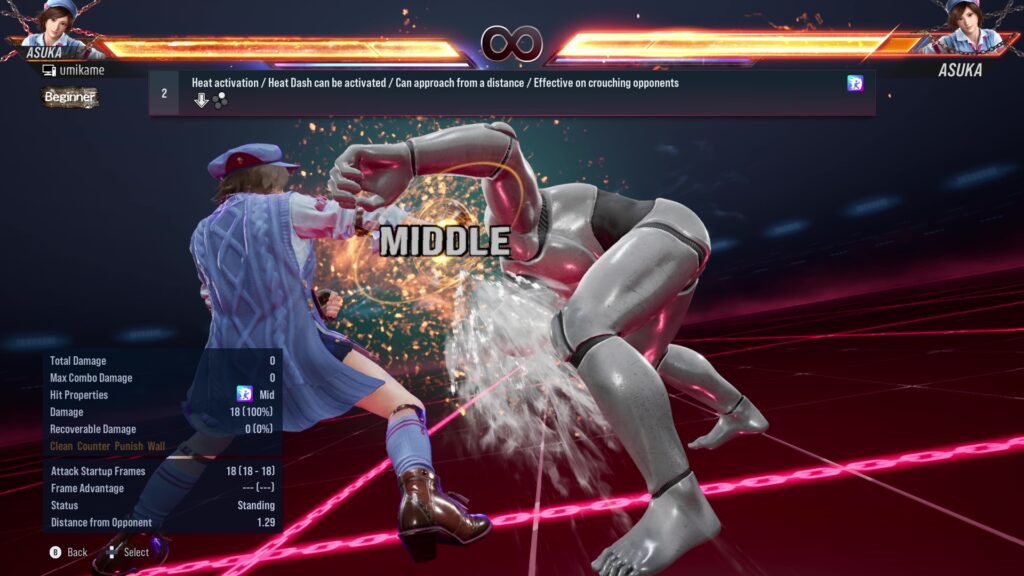Click the Heat icon on the move row
The image size is (1024, 576).
[855, 84]
